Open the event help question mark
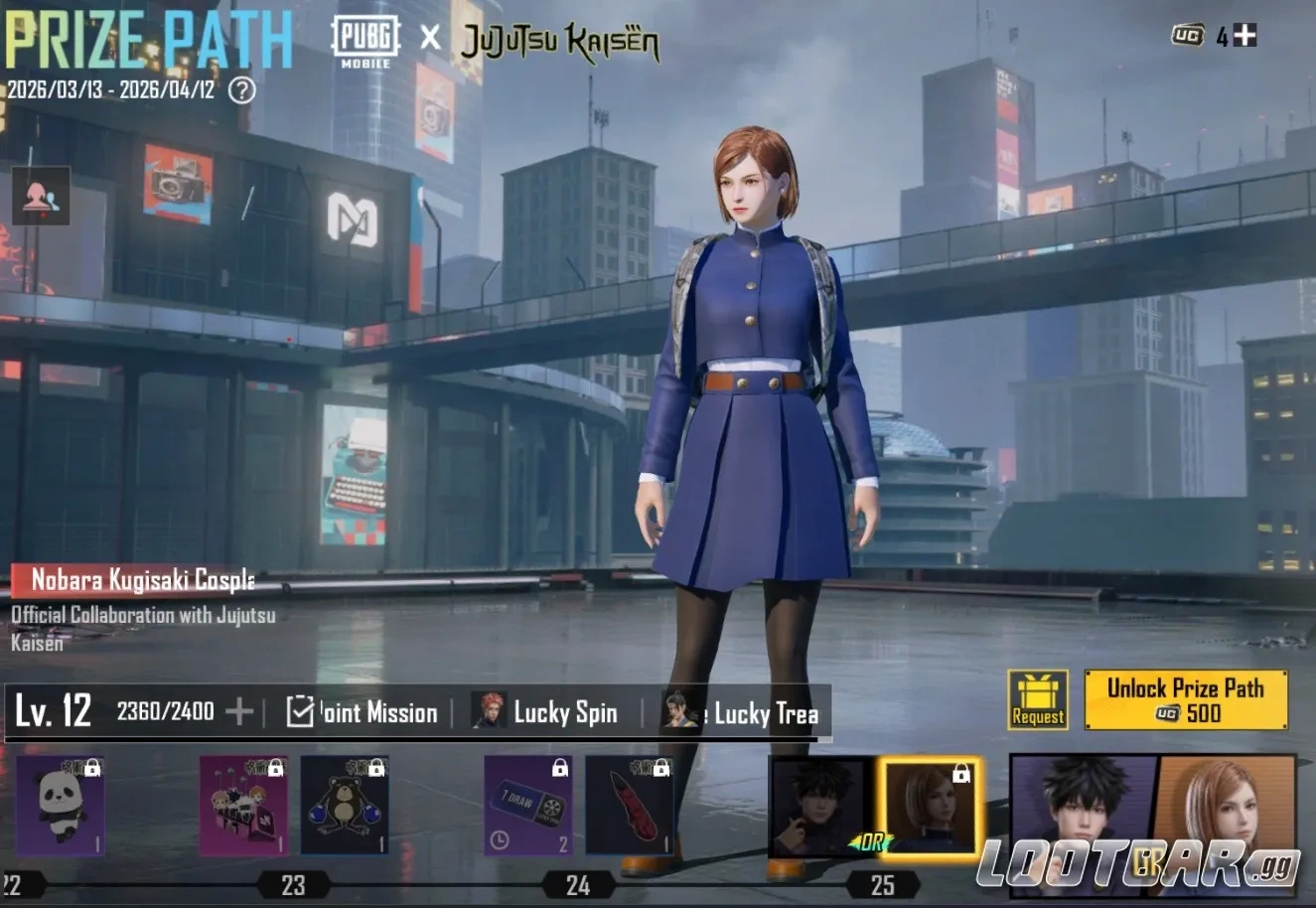The width and height of the screenshot is (1316, 908). click(242, 90)
